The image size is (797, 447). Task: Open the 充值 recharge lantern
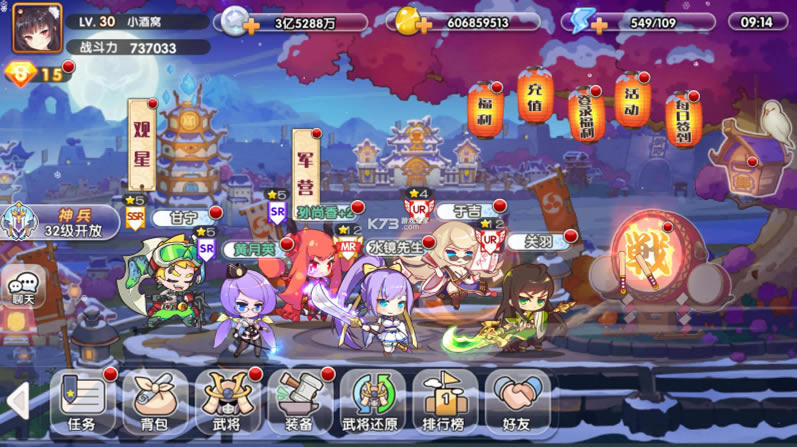pos(535,96)
